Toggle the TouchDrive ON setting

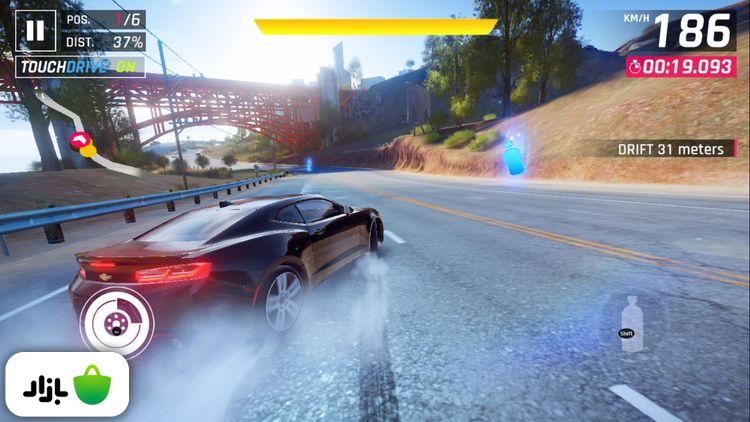[81, 67]
